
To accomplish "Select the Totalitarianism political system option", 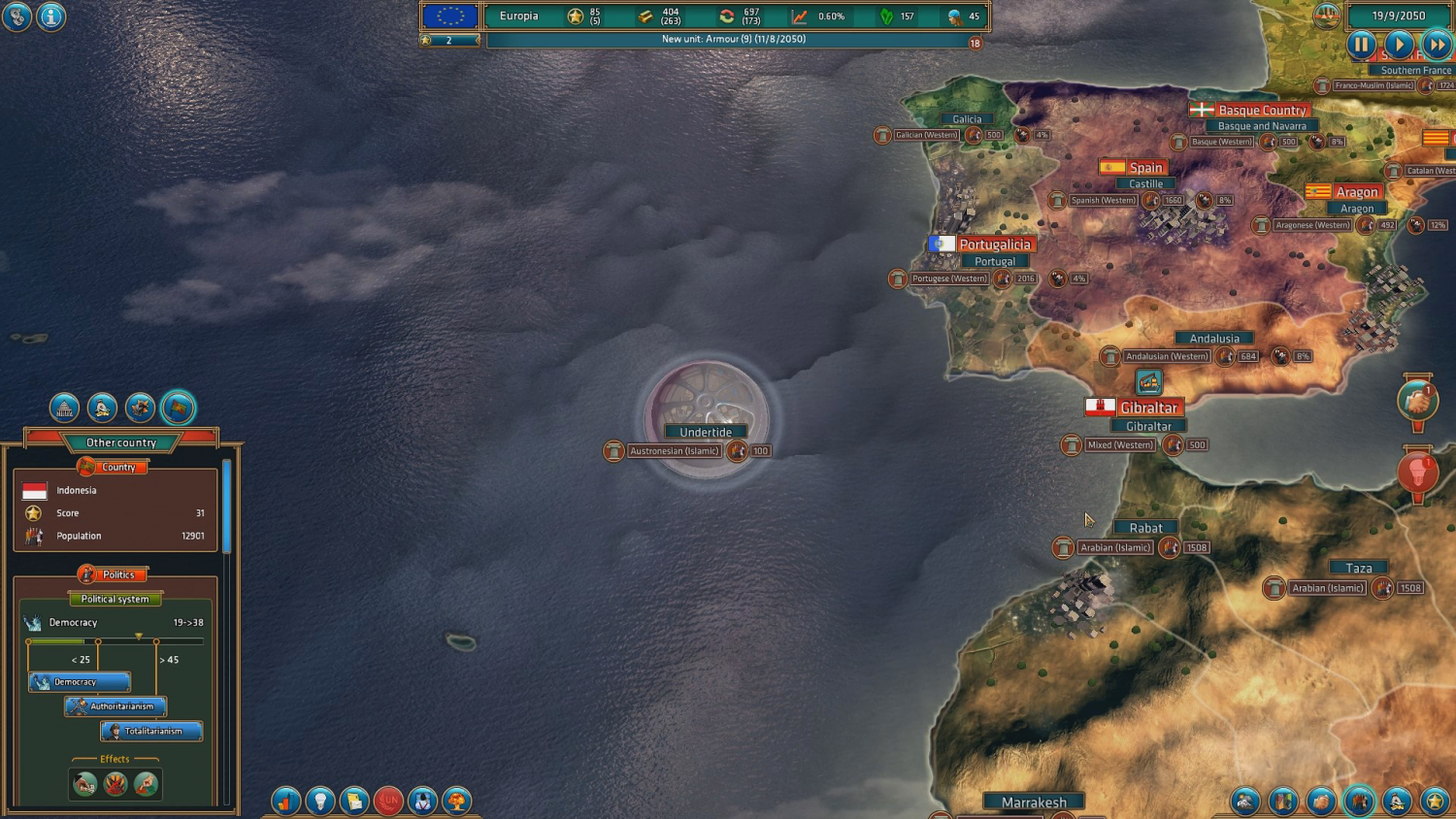I will pyautogui.click(x=151, y=731).
